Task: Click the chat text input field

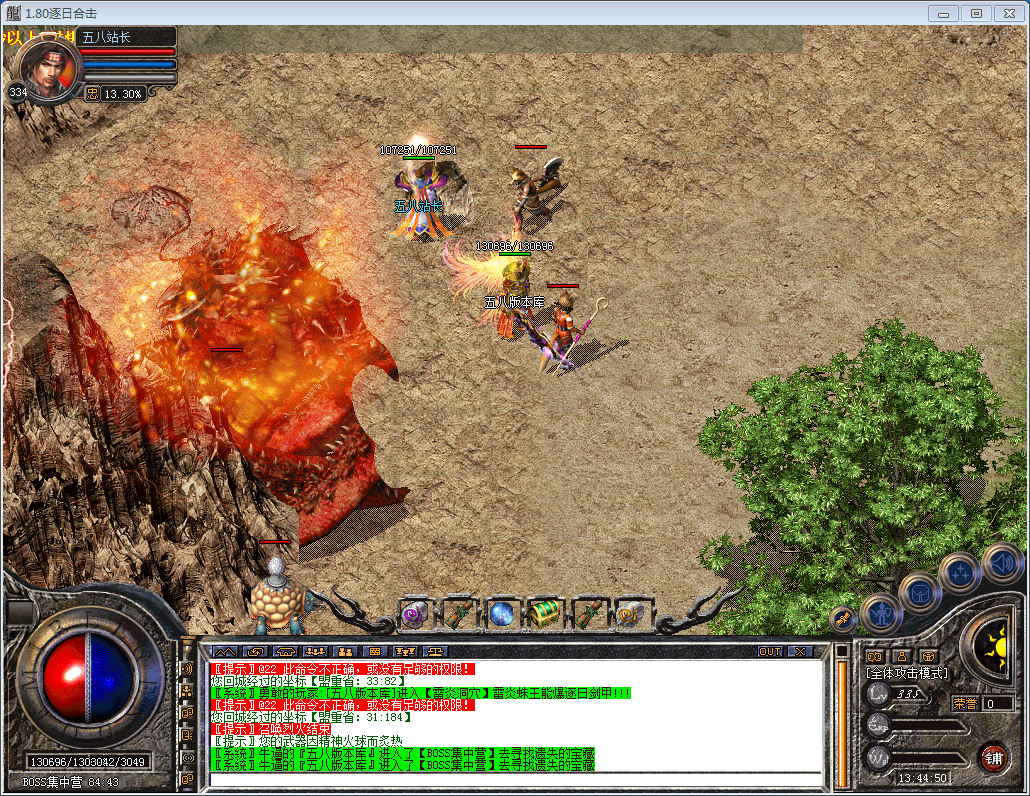Action: point(515,778)
